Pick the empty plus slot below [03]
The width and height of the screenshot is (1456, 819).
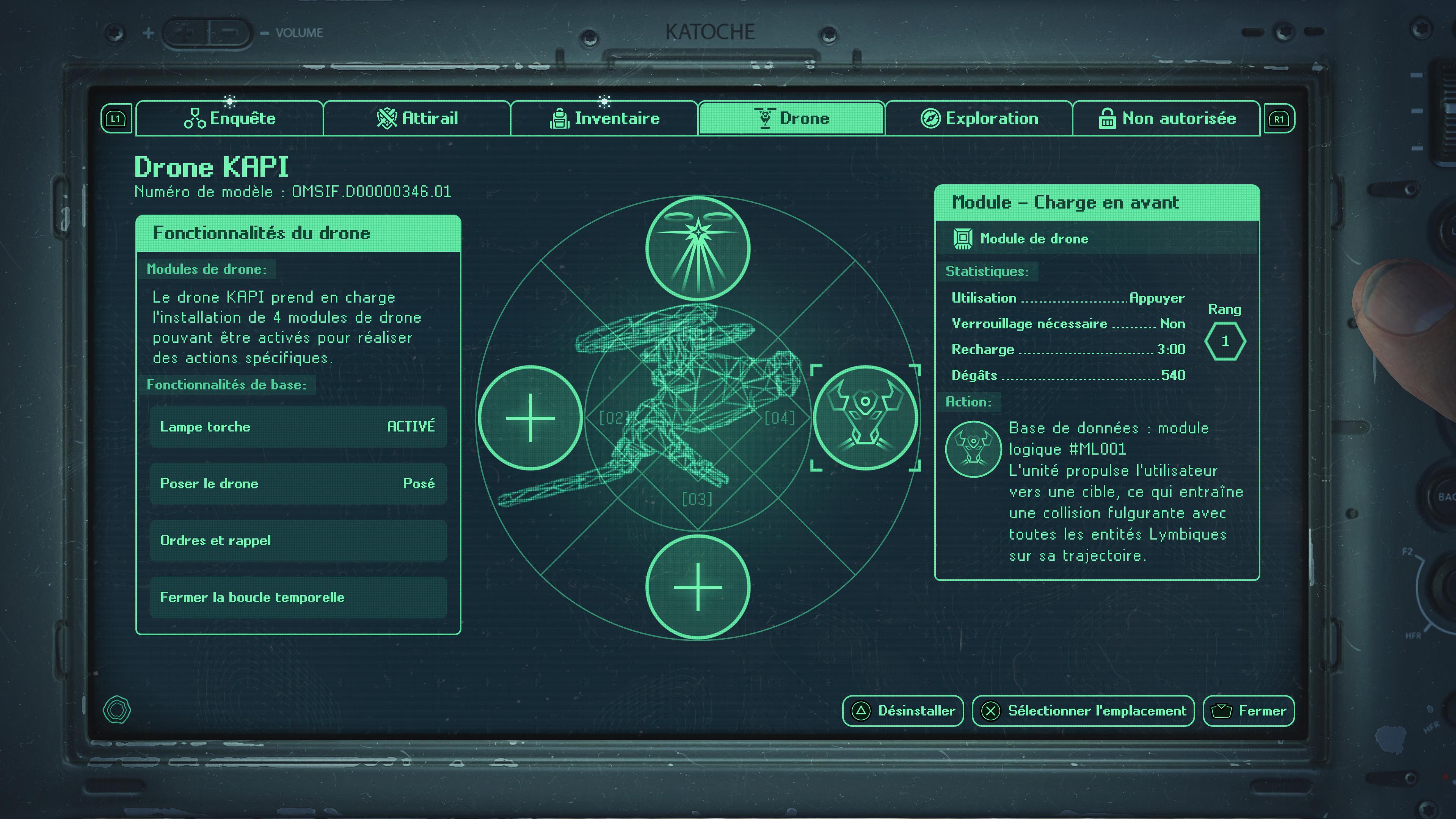point(698,587)
